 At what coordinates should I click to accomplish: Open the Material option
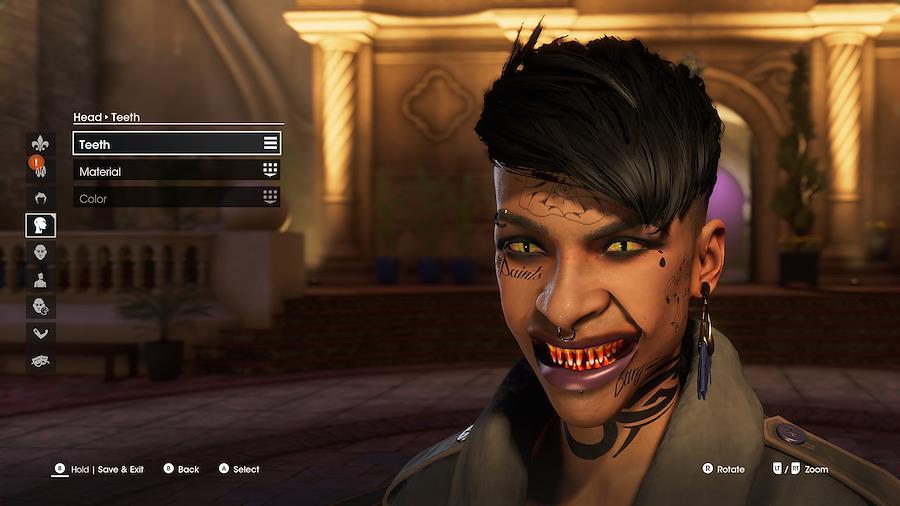click(176, 171)
